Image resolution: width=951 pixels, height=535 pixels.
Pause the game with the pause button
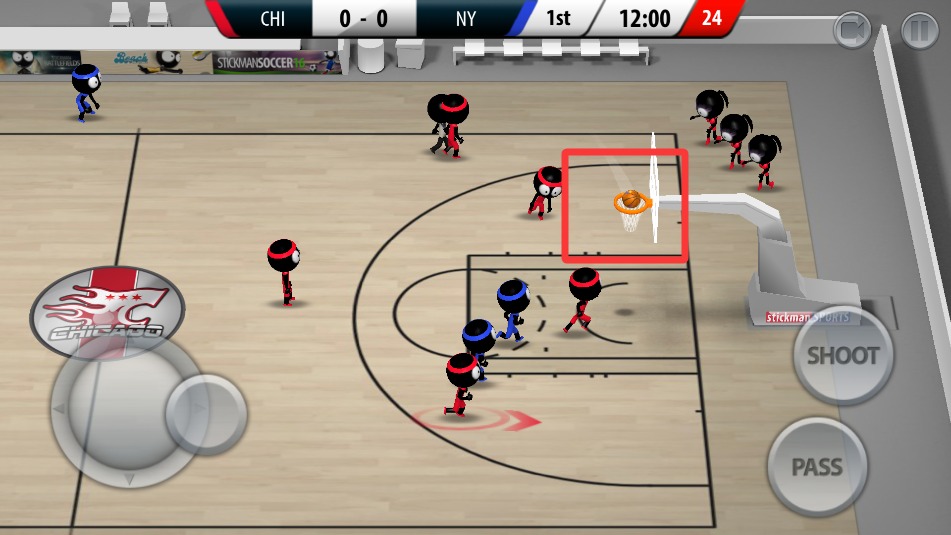919,31
